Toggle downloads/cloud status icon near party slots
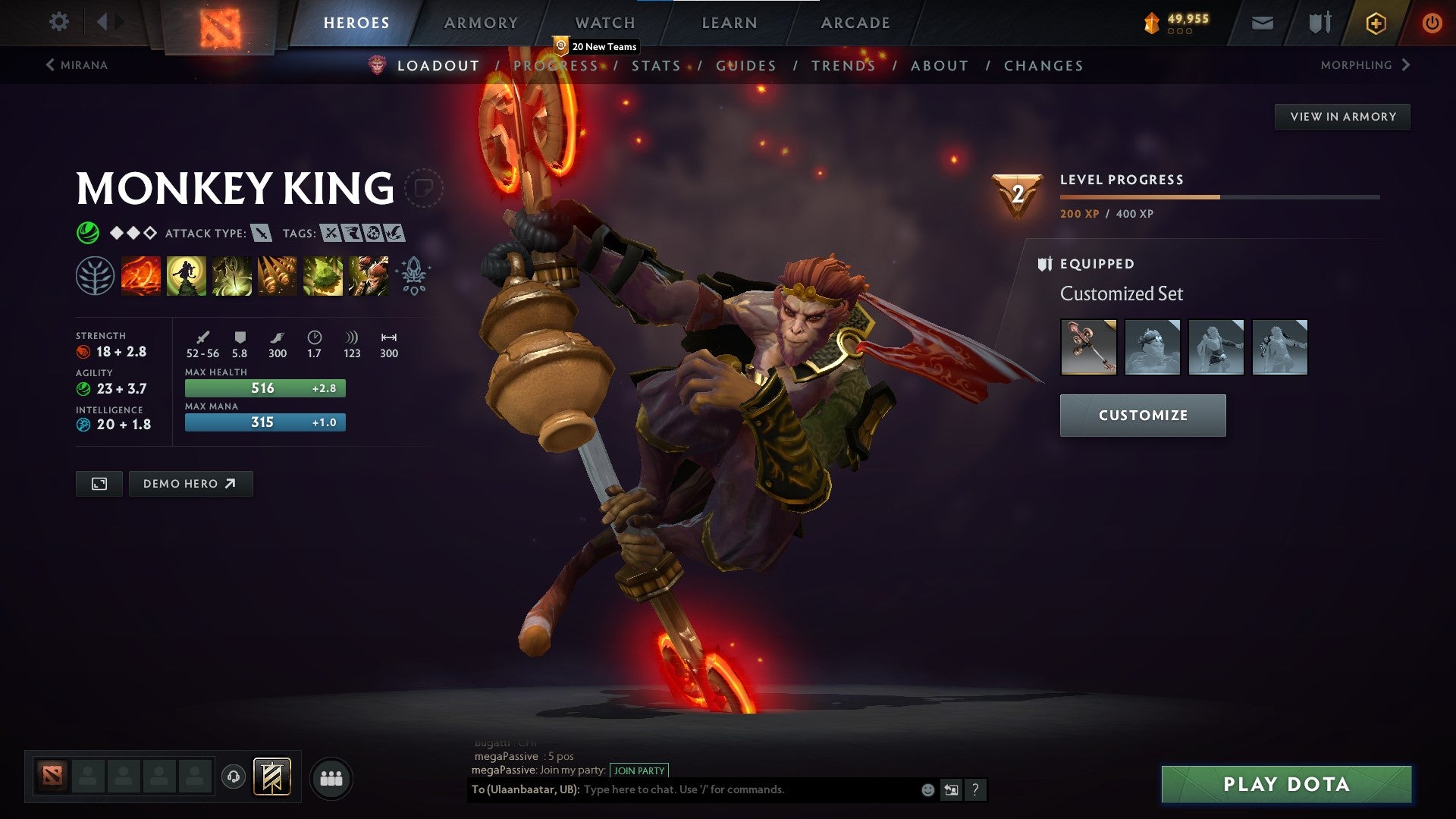Screen dimensions: 1456x819 click(233, 777)
